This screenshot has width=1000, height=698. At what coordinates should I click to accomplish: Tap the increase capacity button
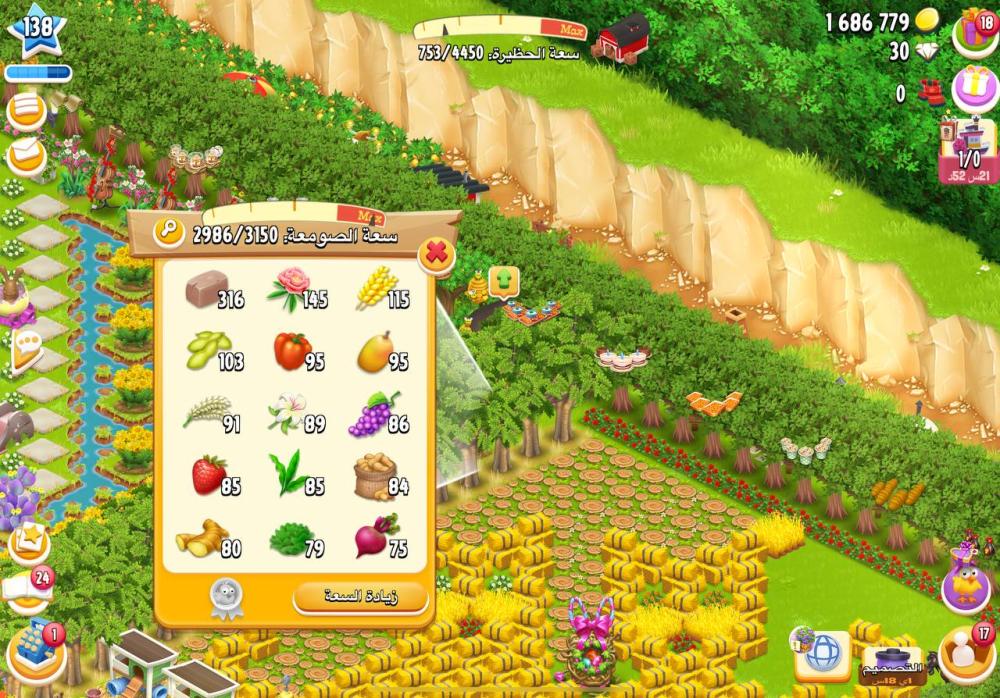tap(361, 598)
